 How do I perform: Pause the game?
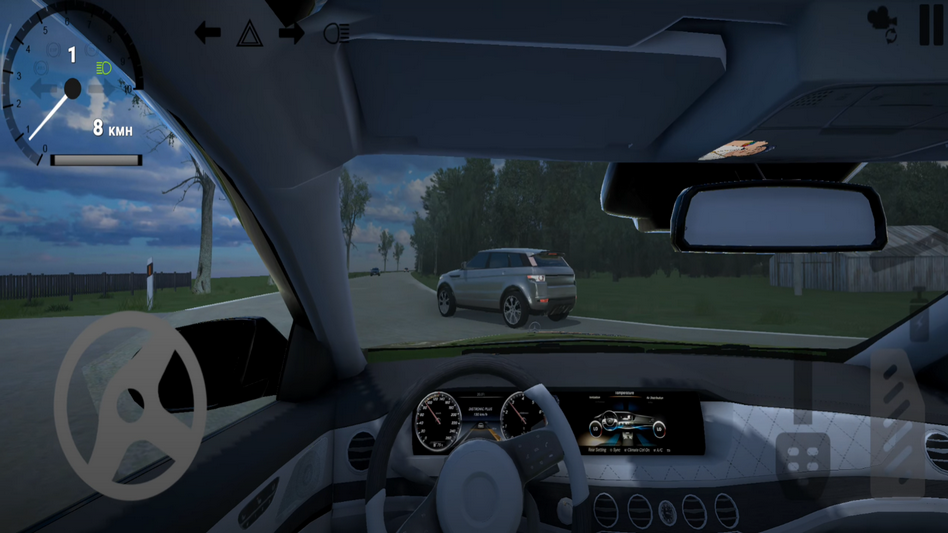point(931,25)
